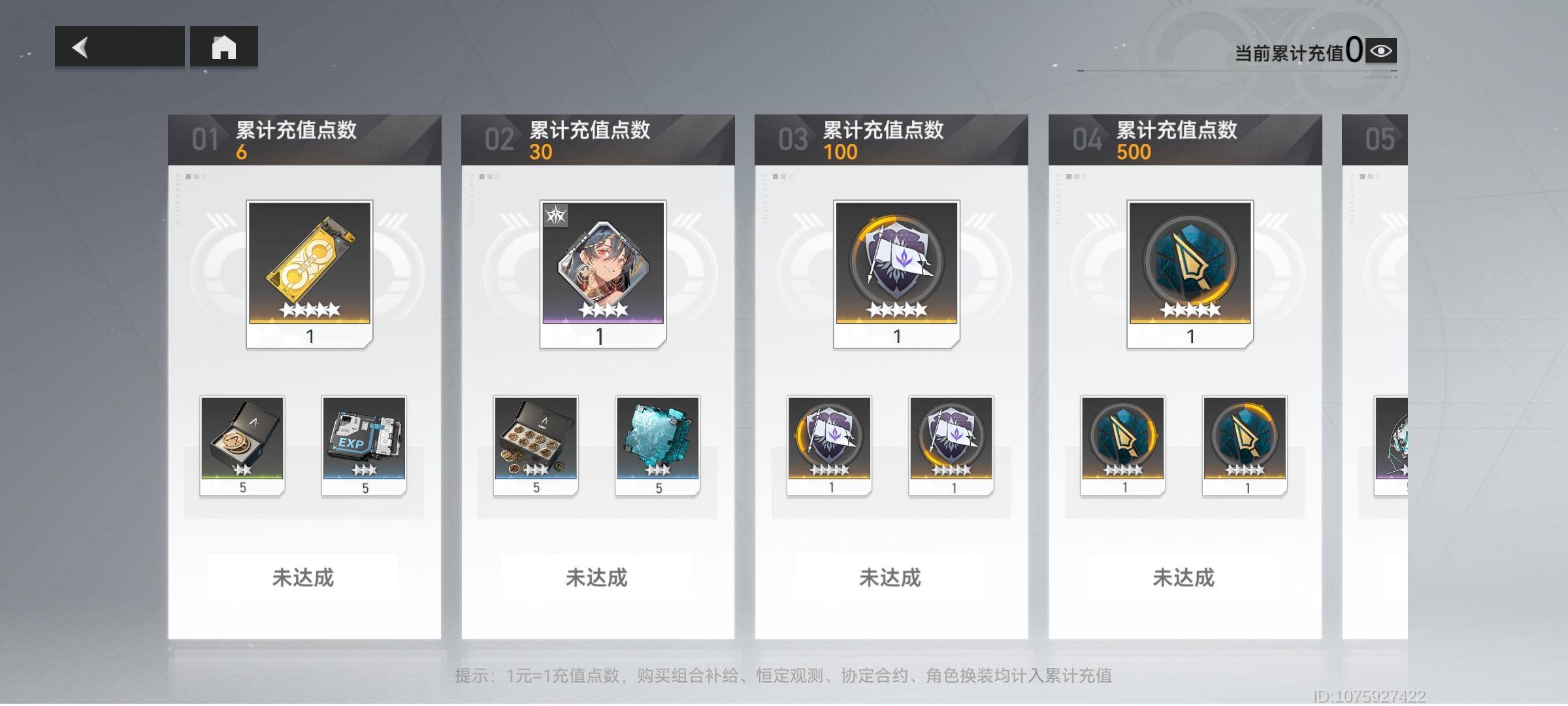
Task: Select the compass box reward in tier 01
Action: click(x=242, y=445)
